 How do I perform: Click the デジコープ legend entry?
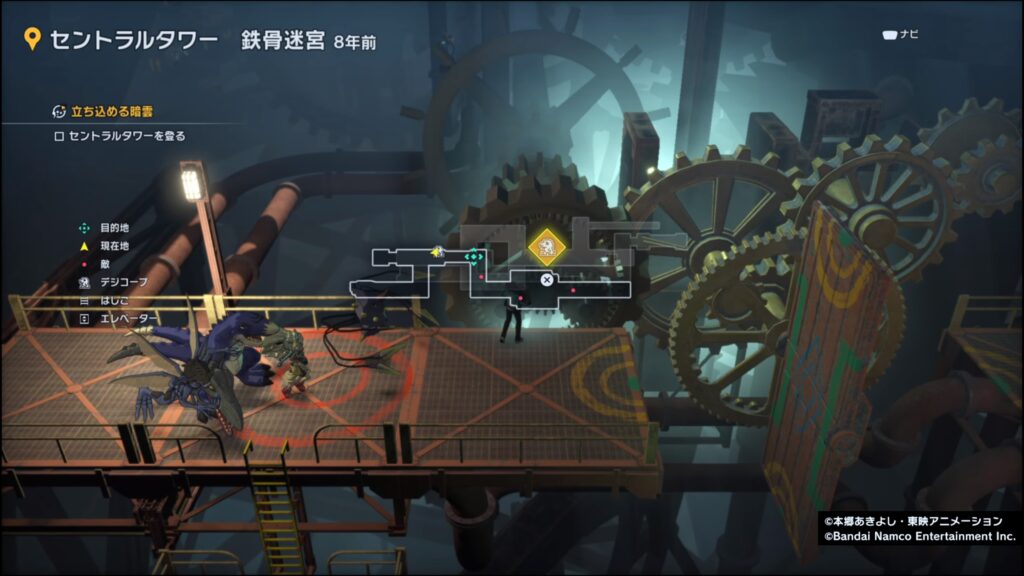point(122,282)
